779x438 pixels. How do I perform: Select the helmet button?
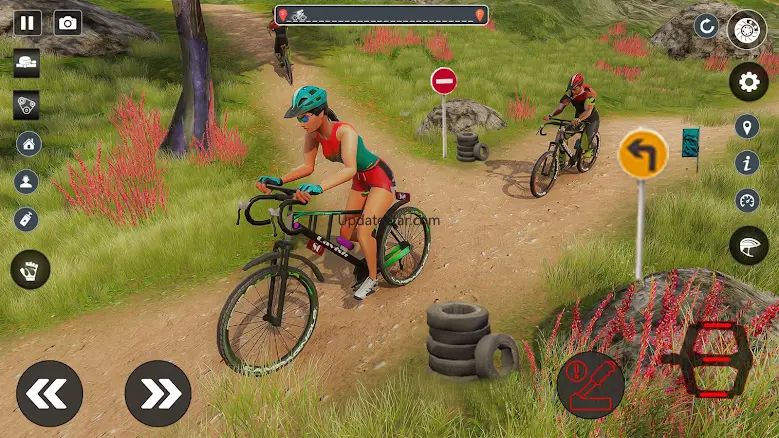(x=748, y=245)
